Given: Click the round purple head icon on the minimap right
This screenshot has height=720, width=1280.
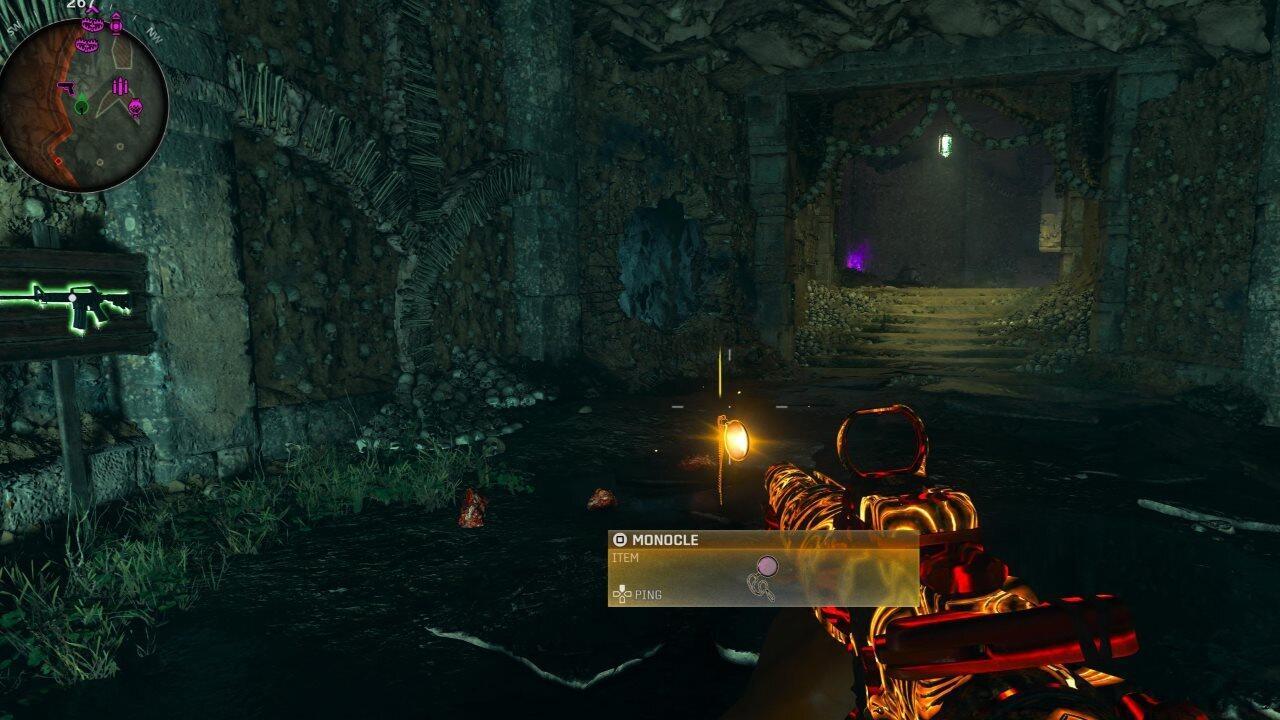Looking at the screenshot, I should (136, 106).
